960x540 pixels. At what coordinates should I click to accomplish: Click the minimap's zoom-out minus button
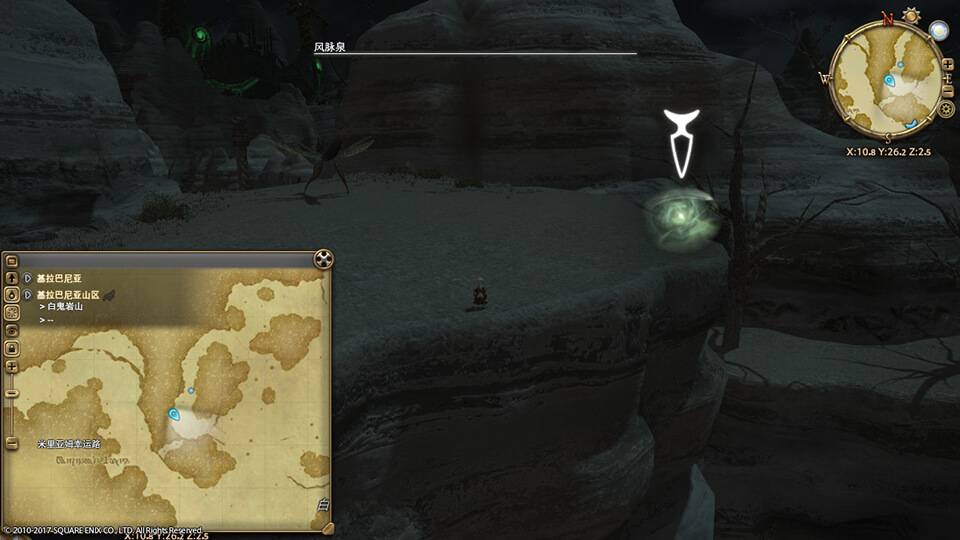pyautogui.click(x=946, y=91)
